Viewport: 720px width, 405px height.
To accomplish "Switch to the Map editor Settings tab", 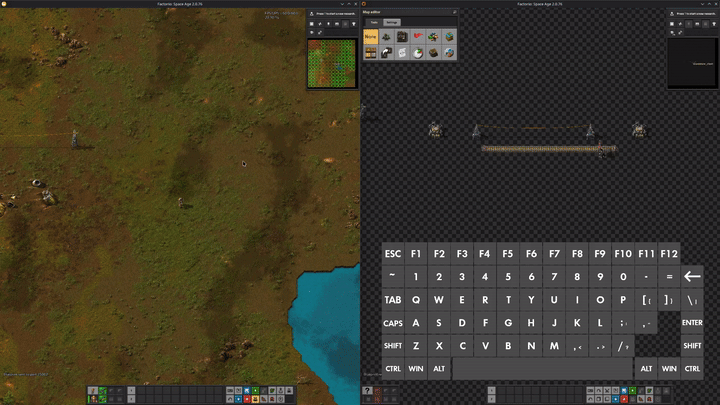I will click(x=392, y=21).
